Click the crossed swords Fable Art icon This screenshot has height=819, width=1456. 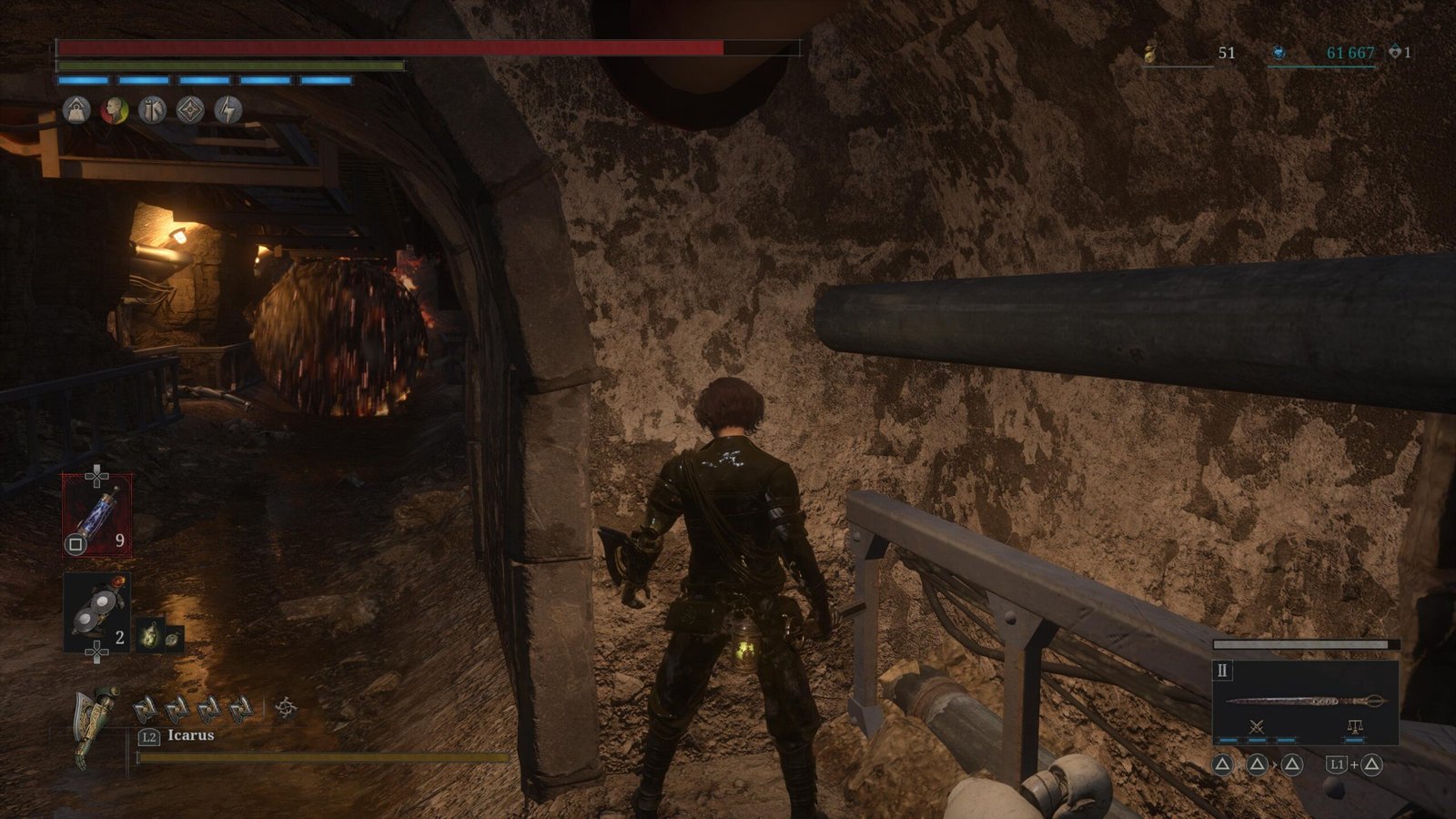pyautogui.click(x=1257, y=726)
